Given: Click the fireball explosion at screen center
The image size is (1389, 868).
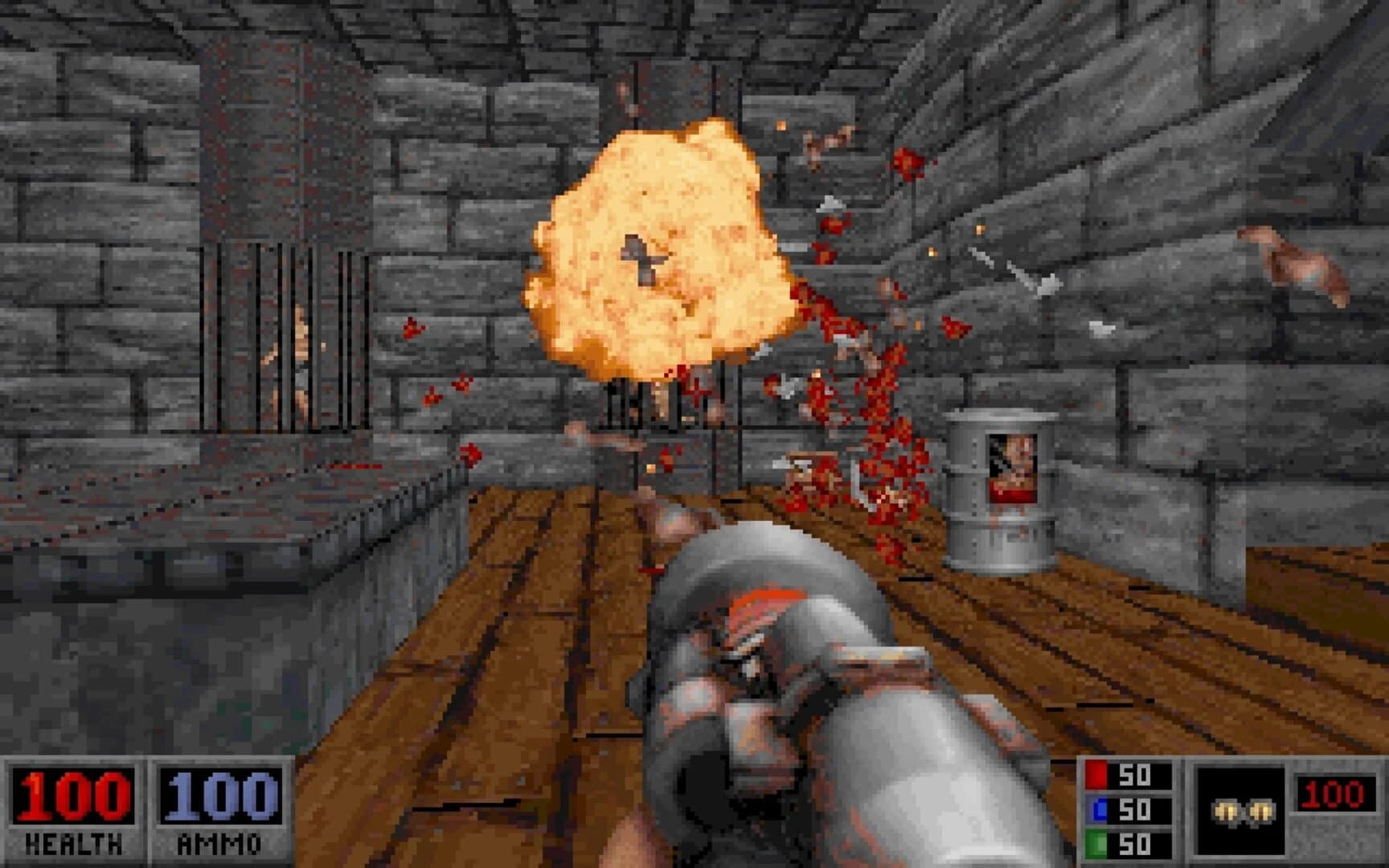Looking at the screenshot, I should pyautogui.click(x=659, y=249).
